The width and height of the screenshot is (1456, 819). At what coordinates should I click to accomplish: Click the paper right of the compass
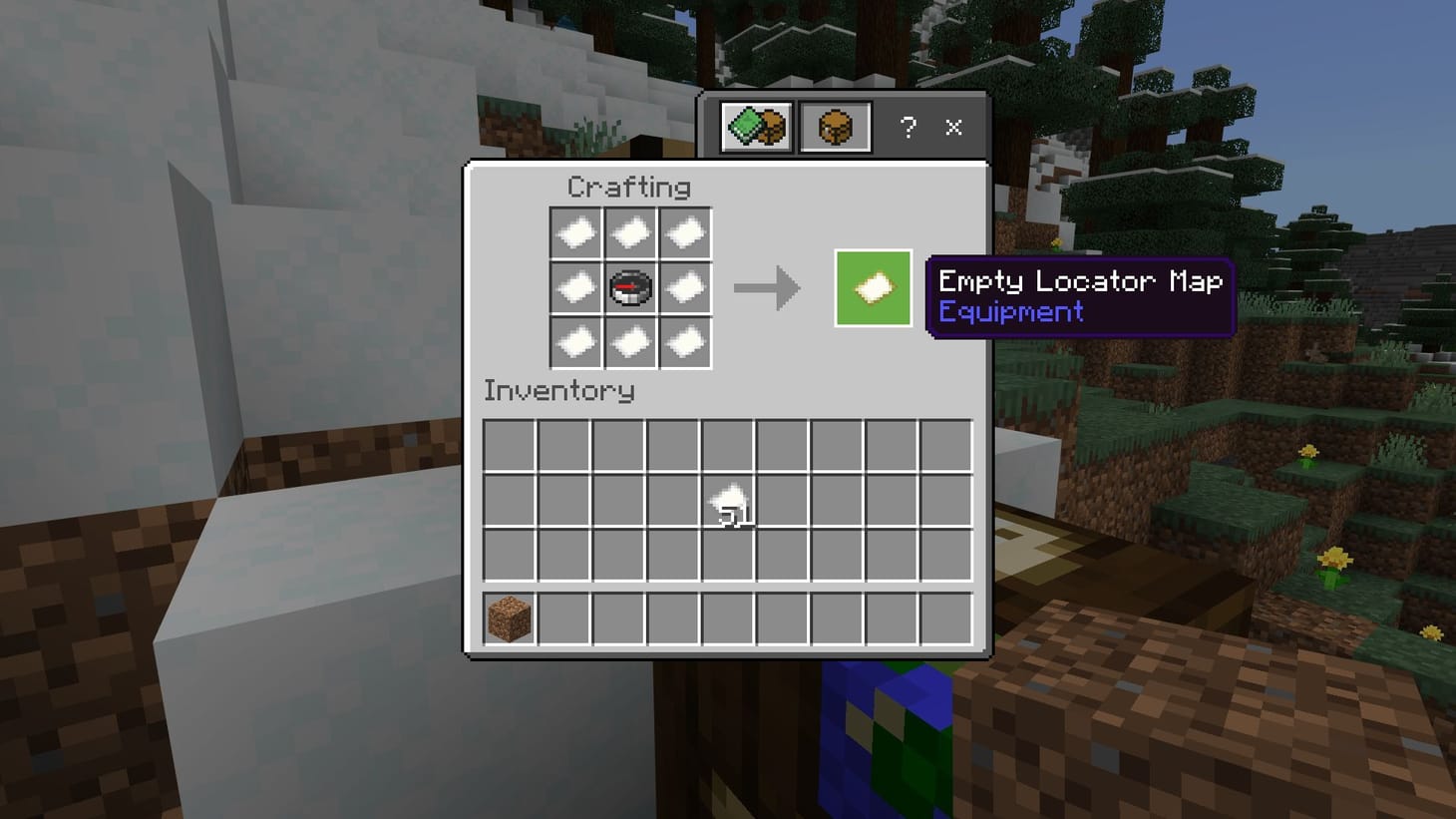coord(686,287)
